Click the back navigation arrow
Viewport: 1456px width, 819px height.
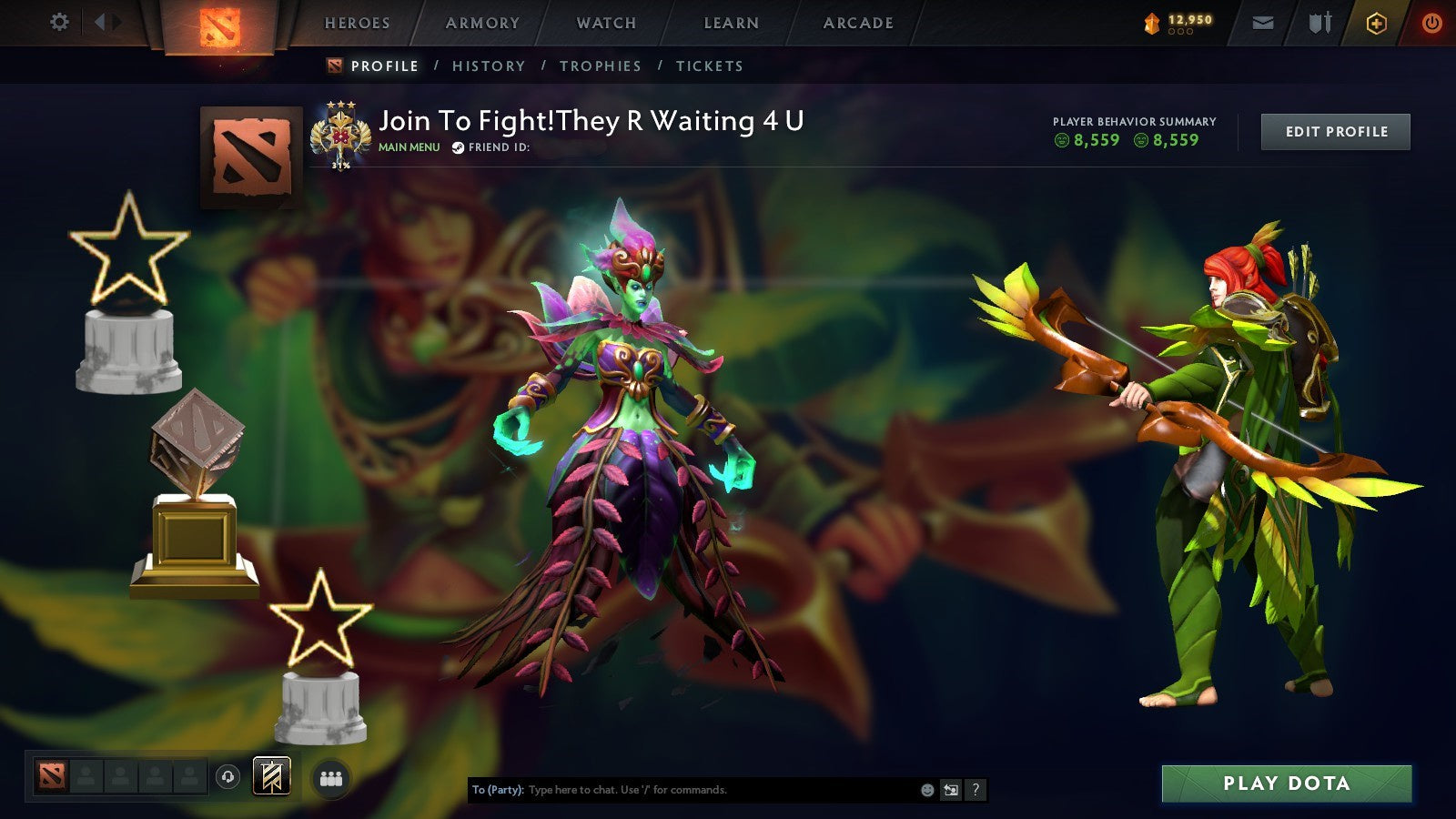(x=98, y=21)
